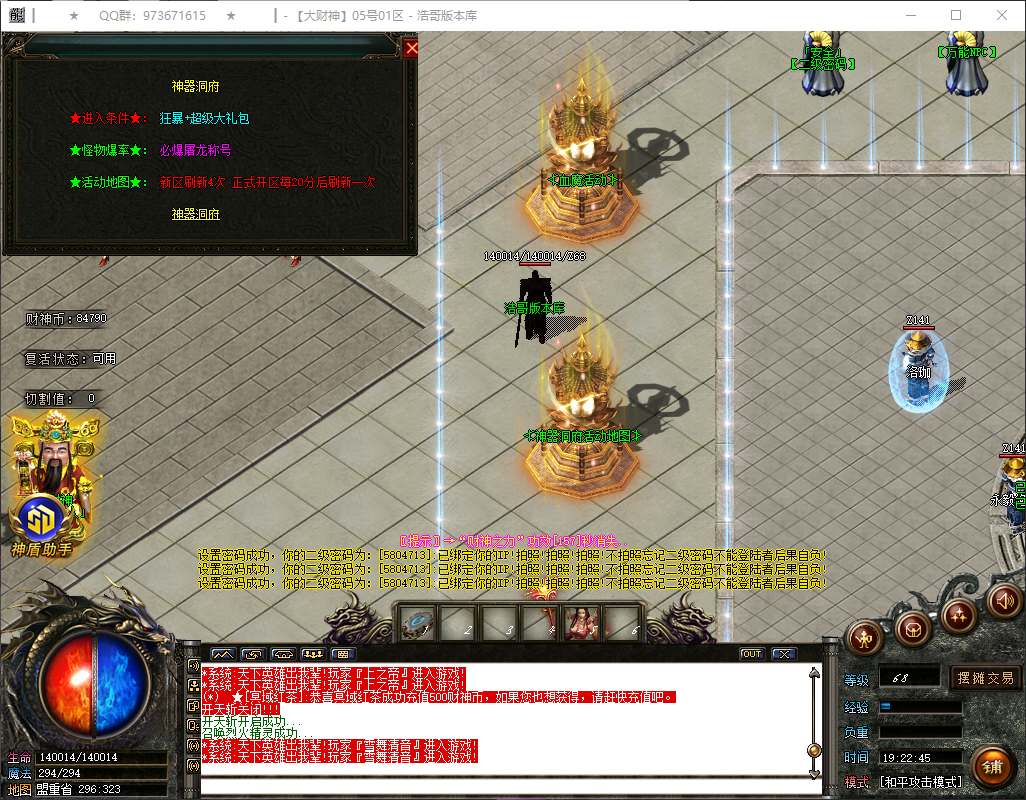Maximize the game window
The image size is (1026, 800).
[x=956, y=15]
